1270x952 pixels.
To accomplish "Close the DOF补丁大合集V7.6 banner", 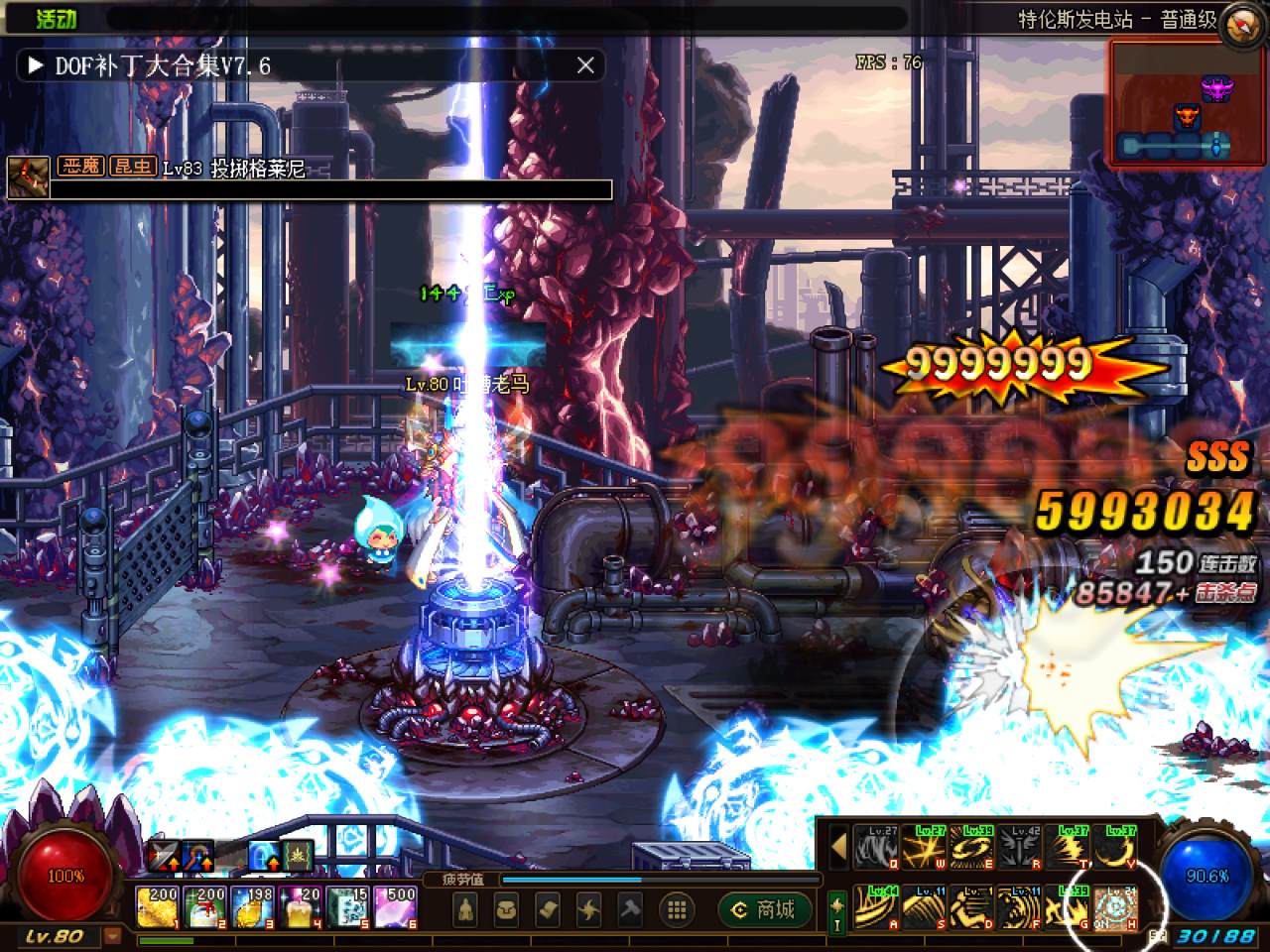I will [x=585, y=65].
